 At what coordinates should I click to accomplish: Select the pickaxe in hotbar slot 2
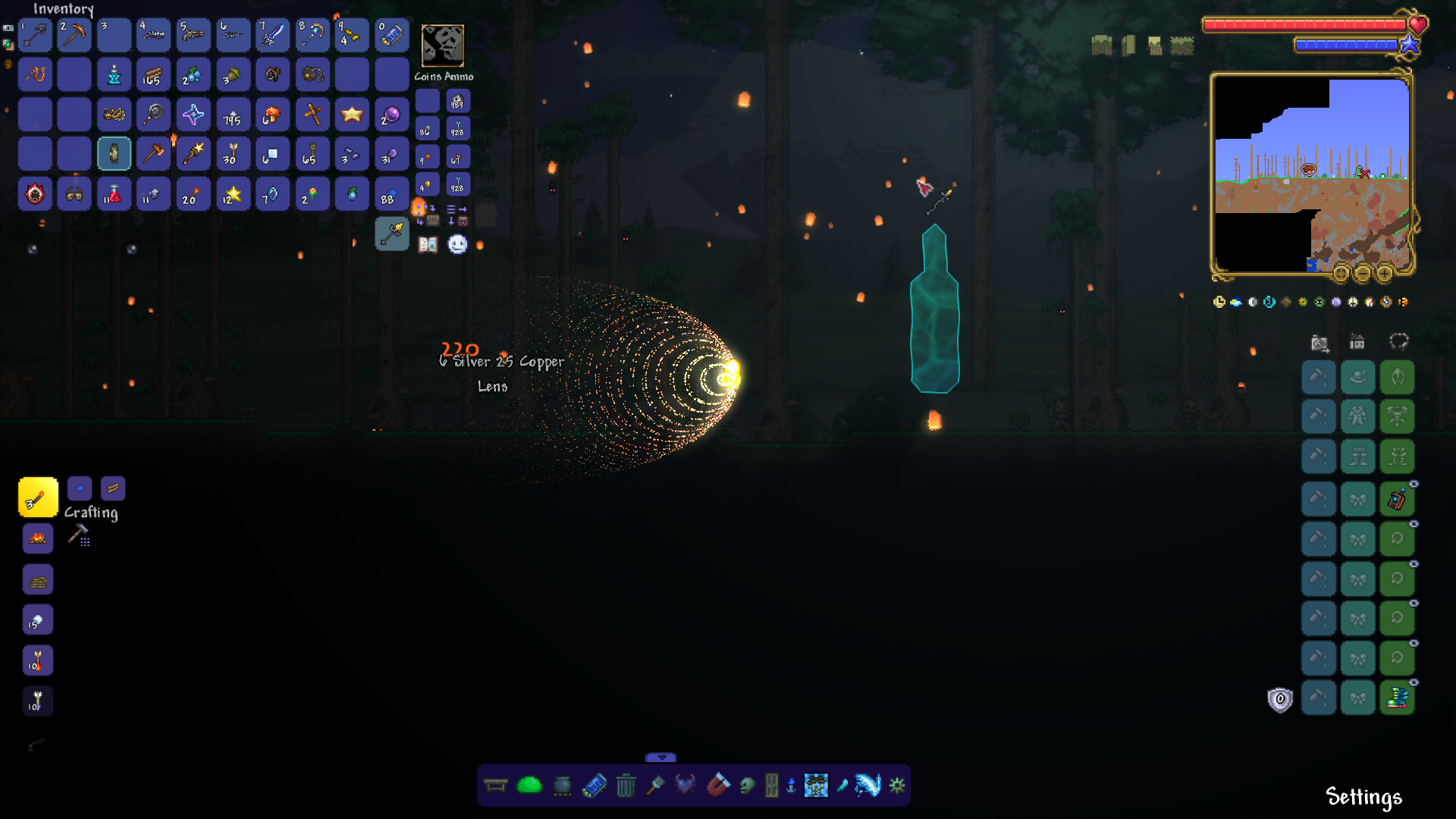74,35
